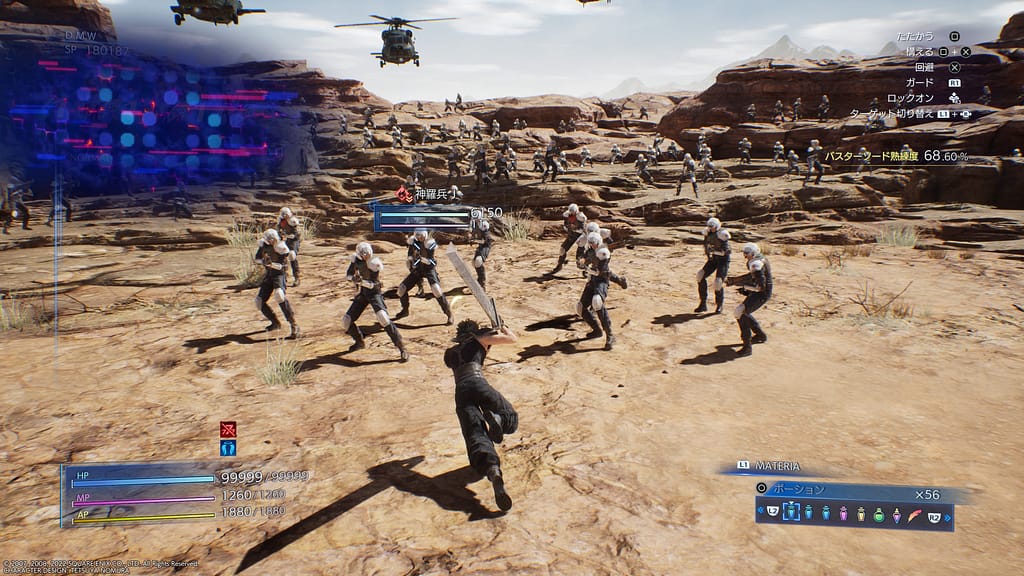
Task: Select the highlighted blue potion slot
Action: (x=792, y=512)
